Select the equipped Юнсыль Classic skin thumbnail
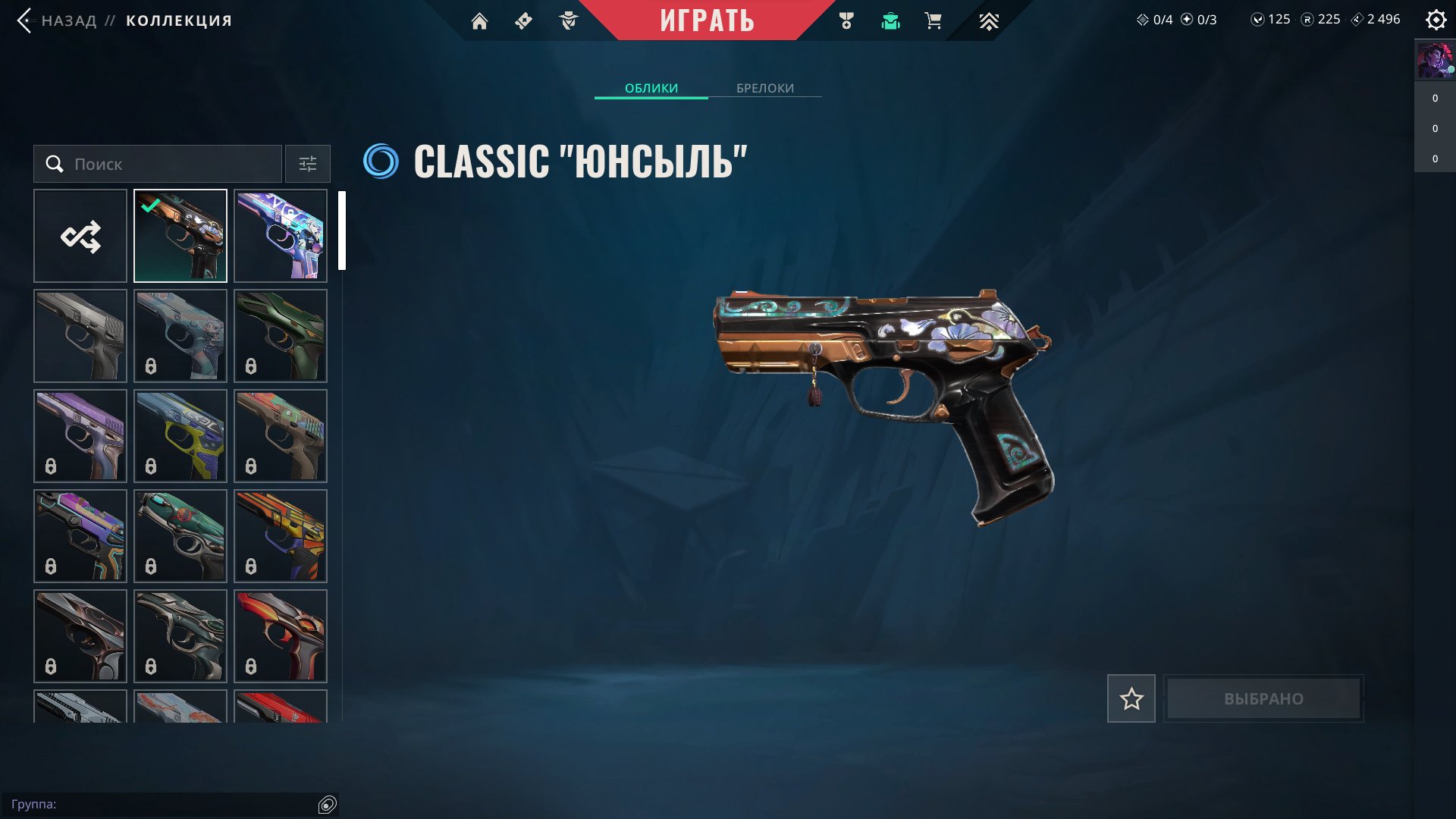Image resolution: width=1456 pixels, height=819 pixels. coord(180,236)
